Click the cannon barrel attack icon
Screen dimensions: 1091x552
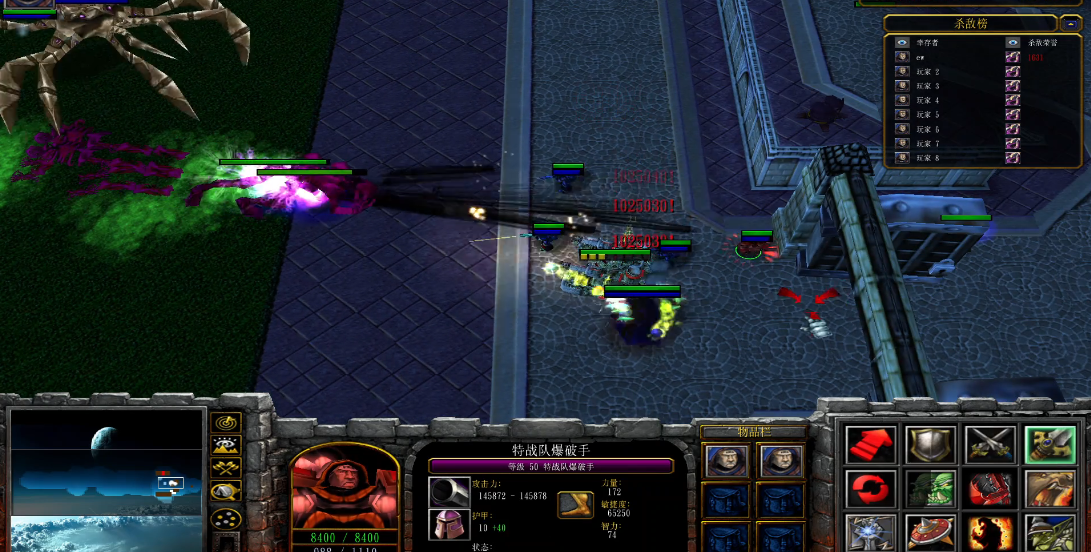tap(449, 492)
